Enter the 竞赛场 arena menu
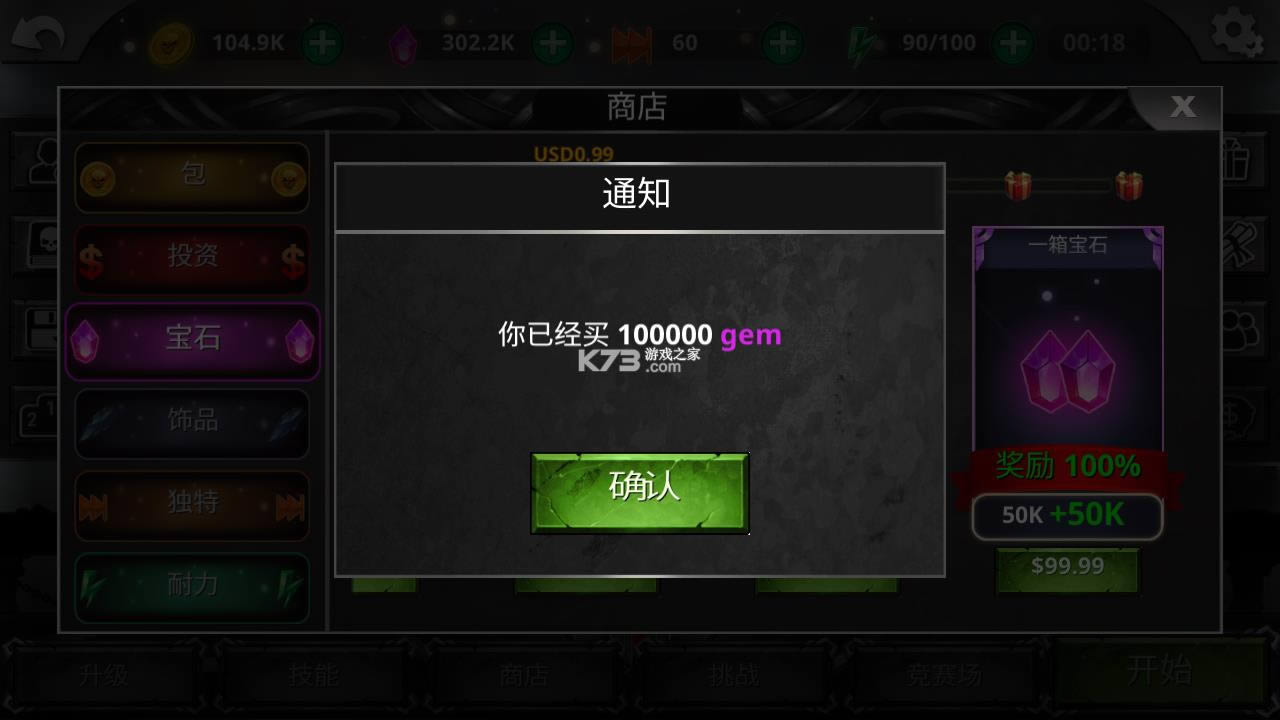This screenshot has height=720, width=1280. pyautogui.click(x=944, y=675)
